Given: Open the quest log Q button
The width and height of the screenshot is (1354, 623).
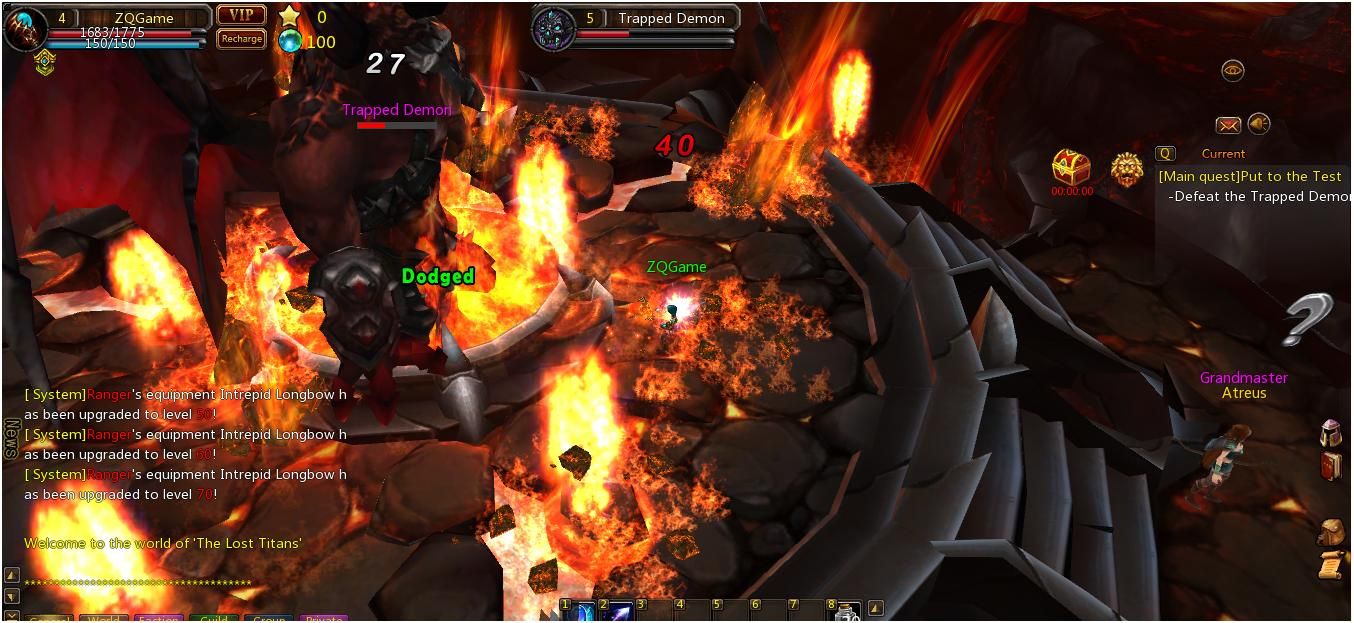Looking at the screenshot, I should [1165, 154].
